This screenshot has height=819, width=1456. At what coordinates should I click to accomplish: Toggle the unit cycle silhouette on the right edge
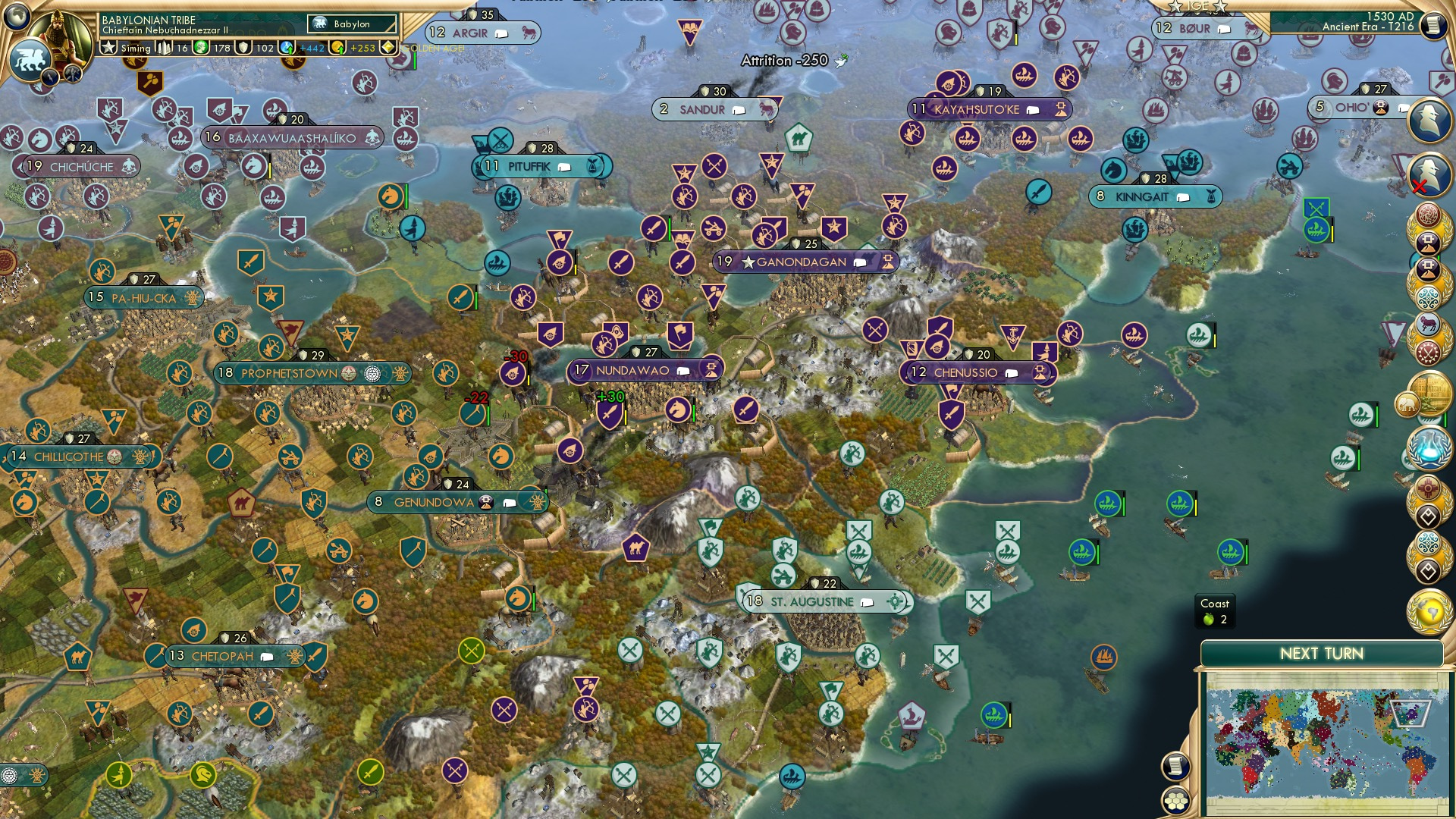1429,173
